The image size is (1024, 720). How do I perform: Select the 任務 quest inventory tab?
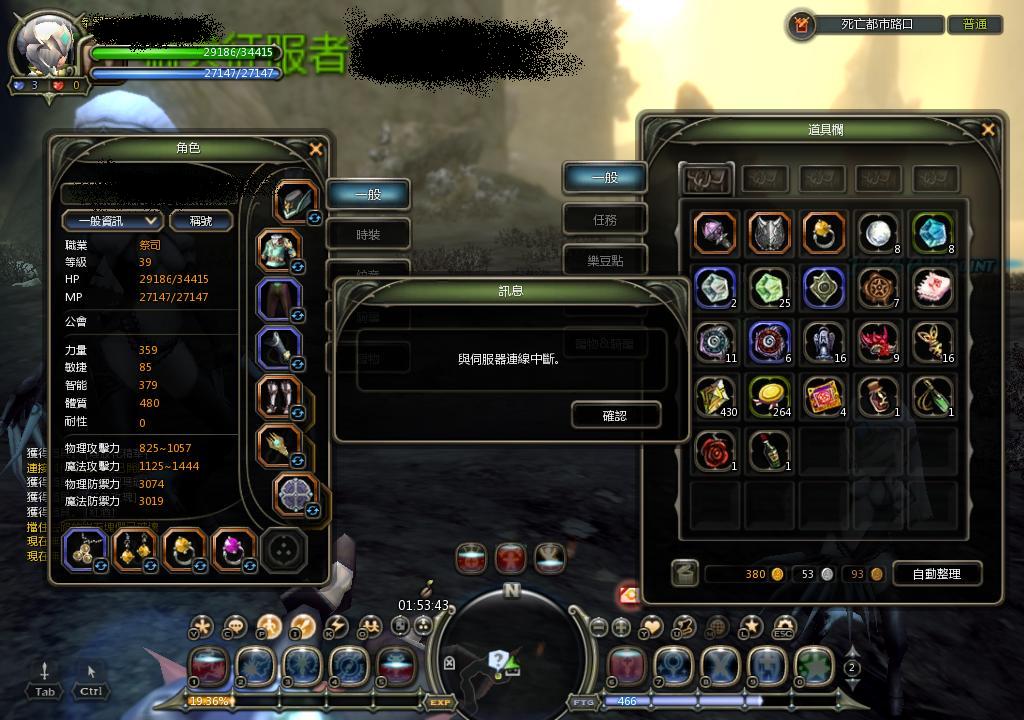coord(605,218)
